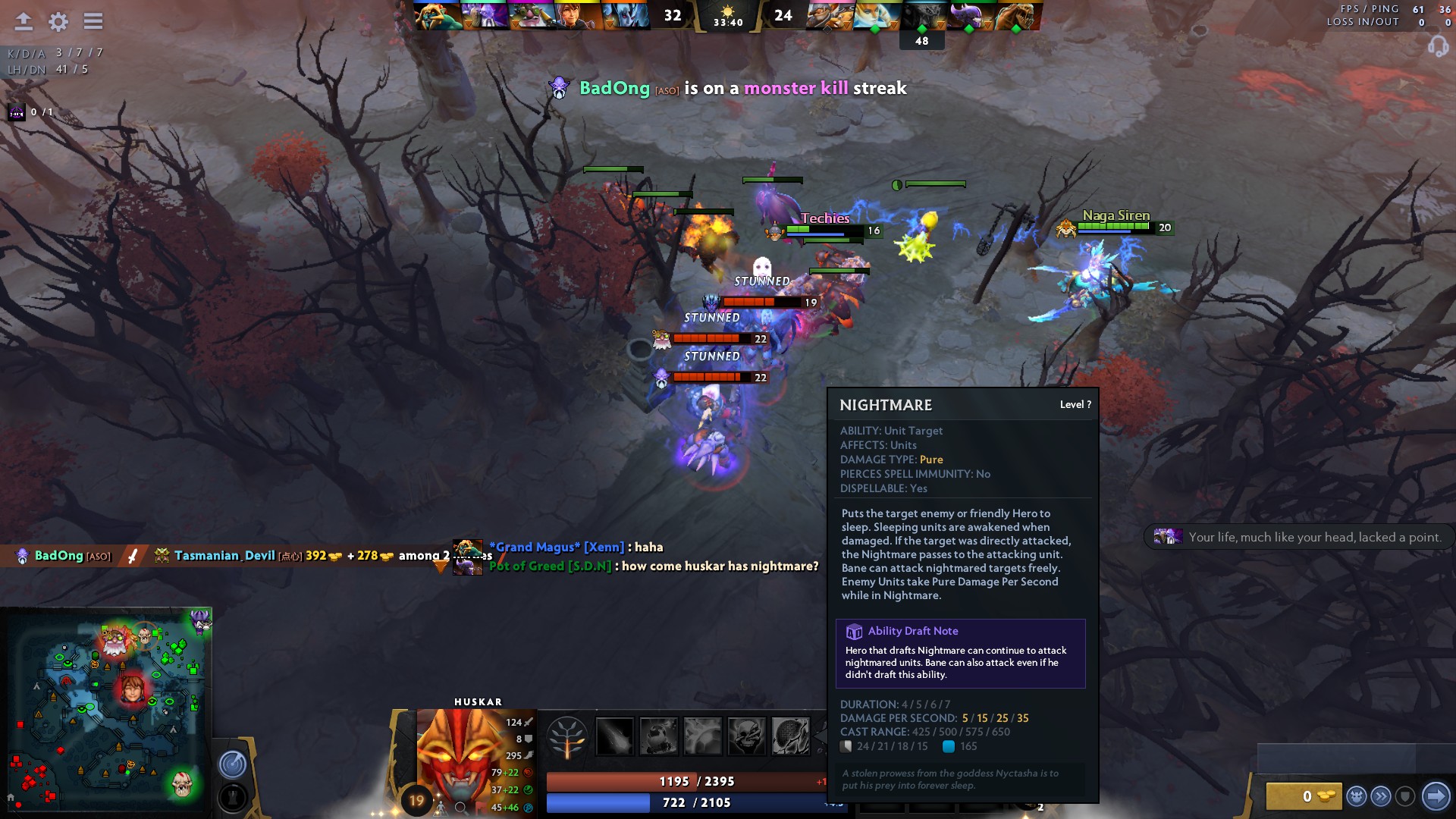Click the courier speed boost double-arrow icon
This screenshot has height=819, width=1456.
[1381, 795]
